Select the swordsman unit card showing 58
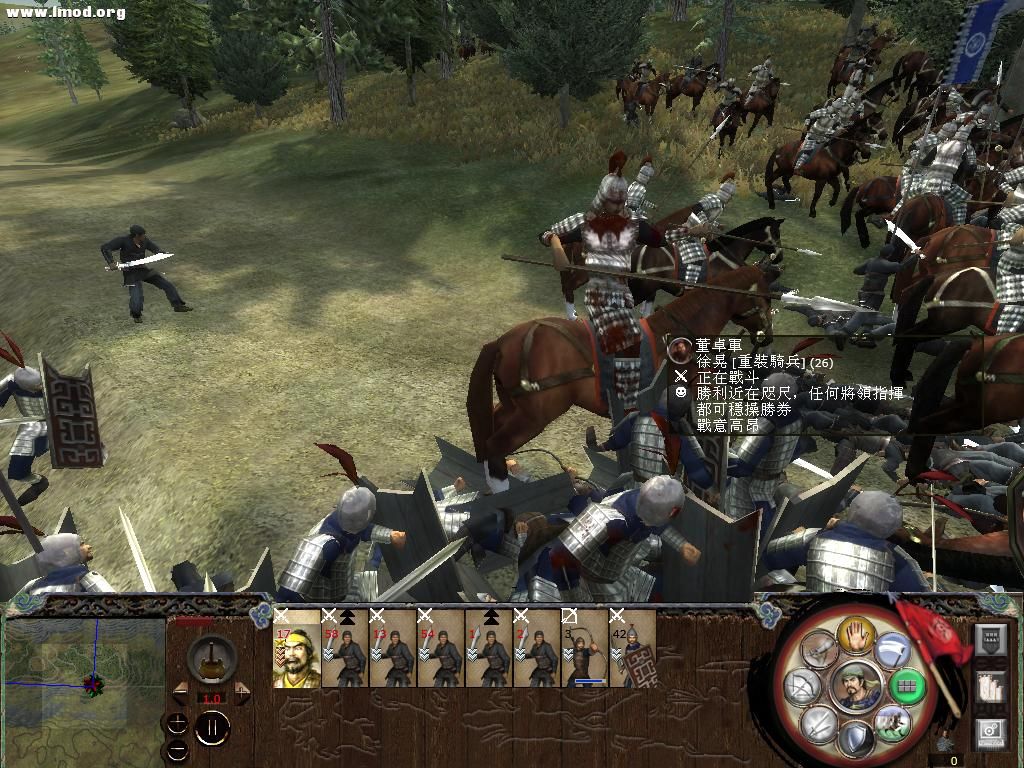The height and width of the screenshot is (768, 1024). (345, 650)
